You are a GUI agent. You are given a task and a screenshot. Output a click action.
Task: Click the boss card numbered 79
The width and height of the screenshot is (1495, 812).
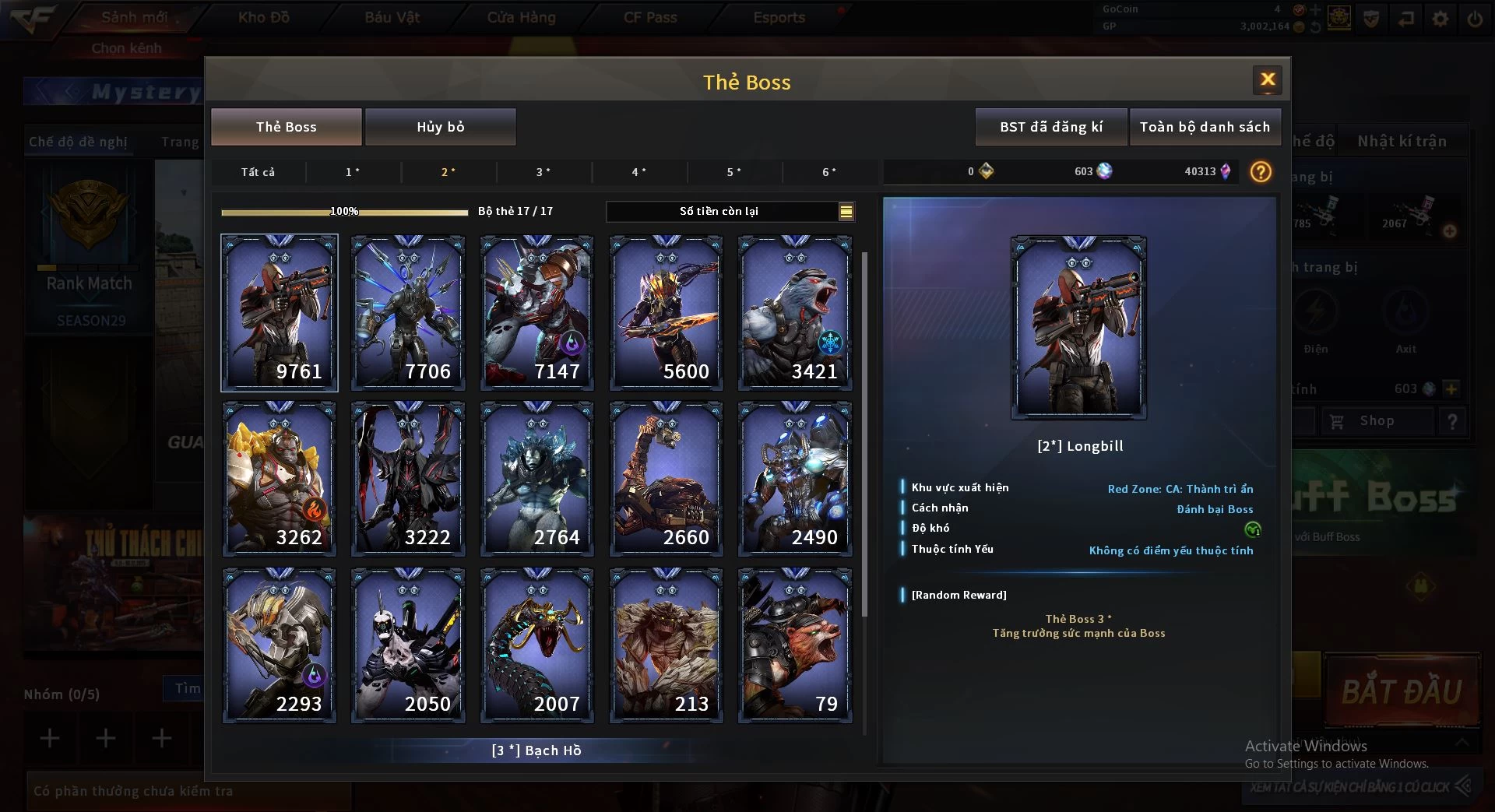795,645
